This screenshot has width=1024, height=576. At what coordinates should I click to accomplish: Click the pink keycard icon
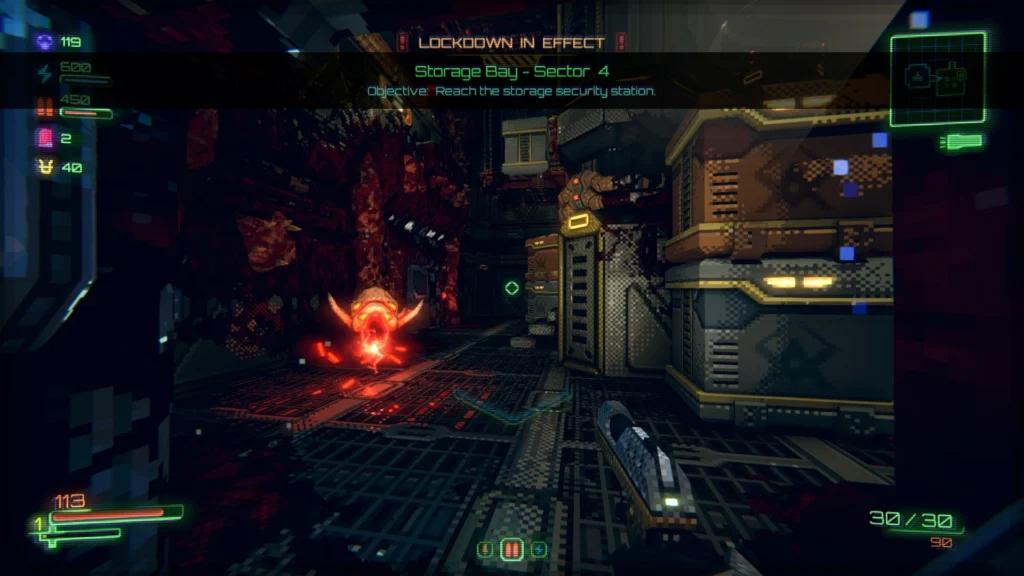point(45,138)
